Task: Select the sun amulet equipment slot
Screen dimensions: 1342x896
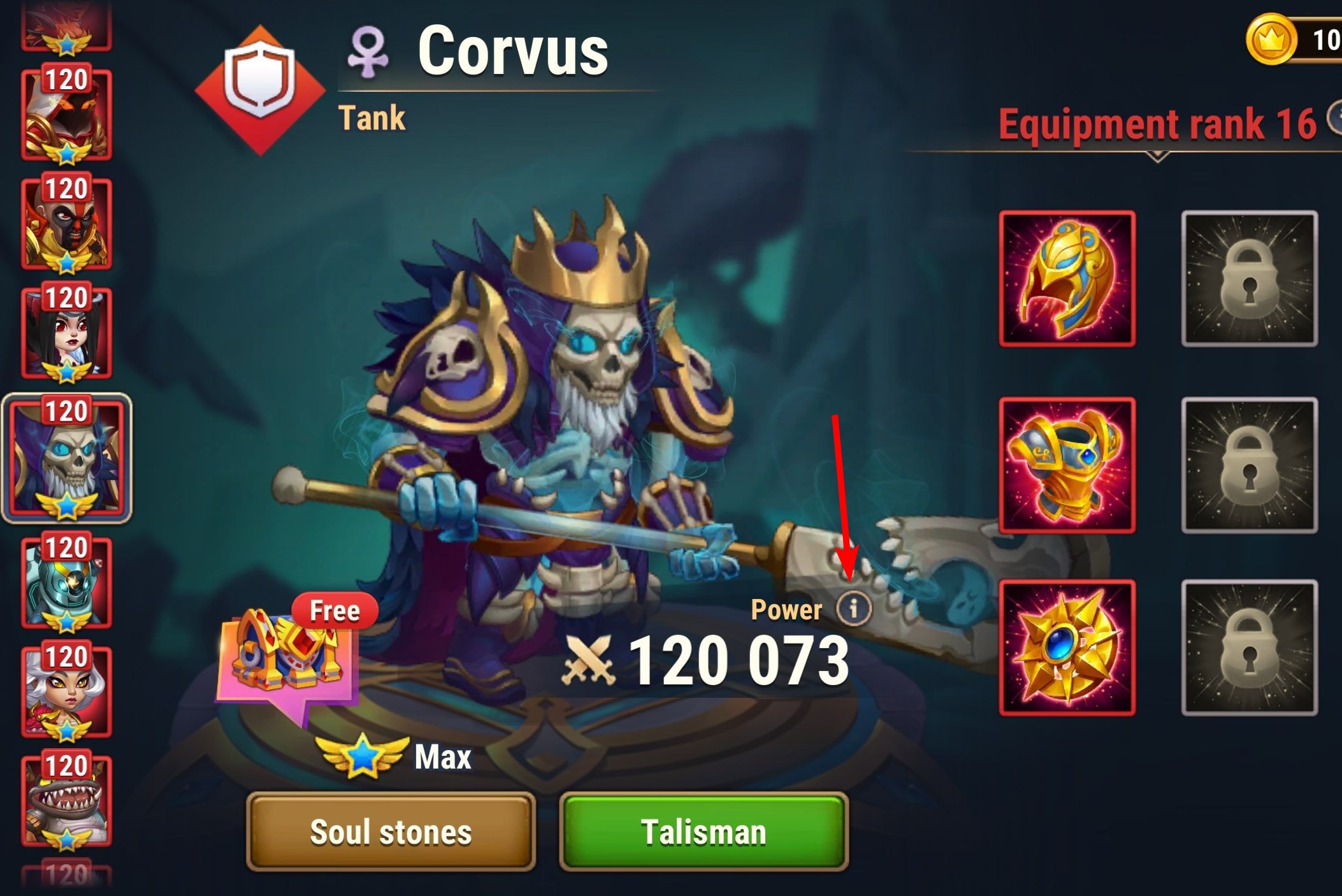Action: coord(1067,647)
